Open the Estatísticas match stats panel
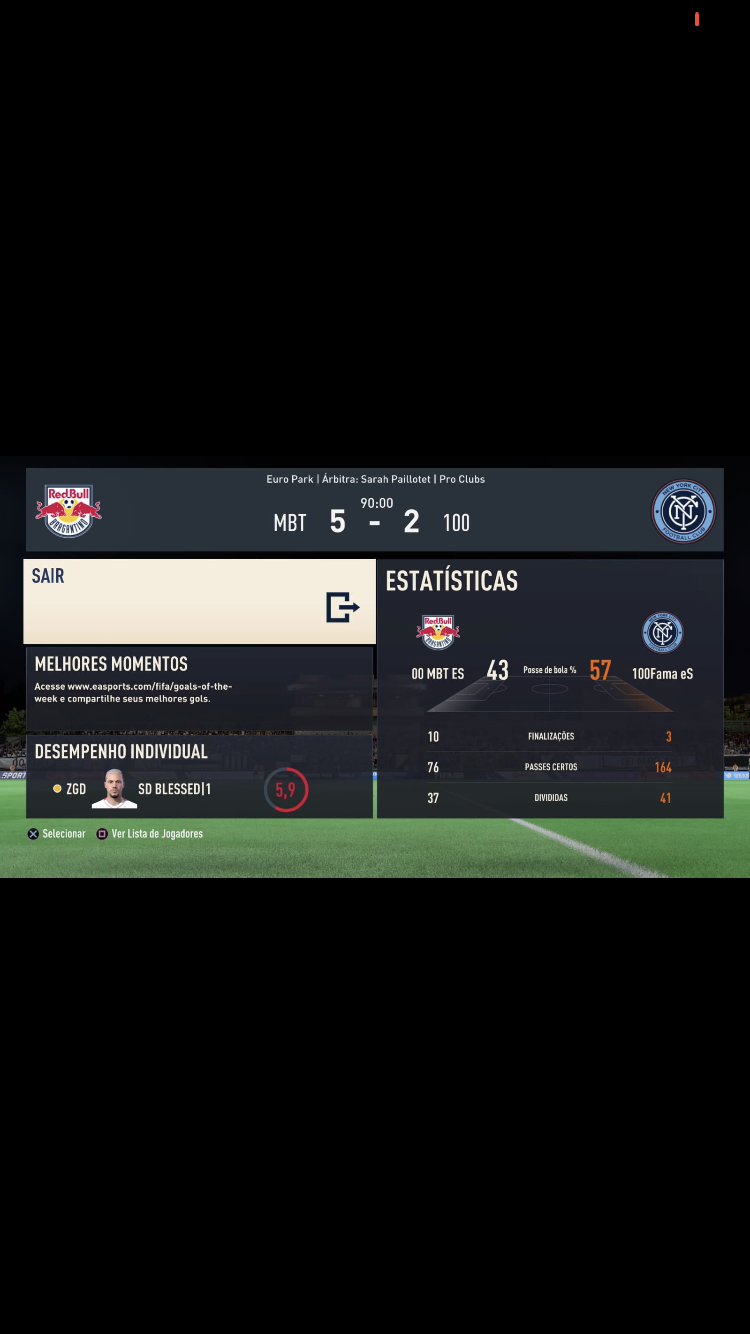 point(549,689)
